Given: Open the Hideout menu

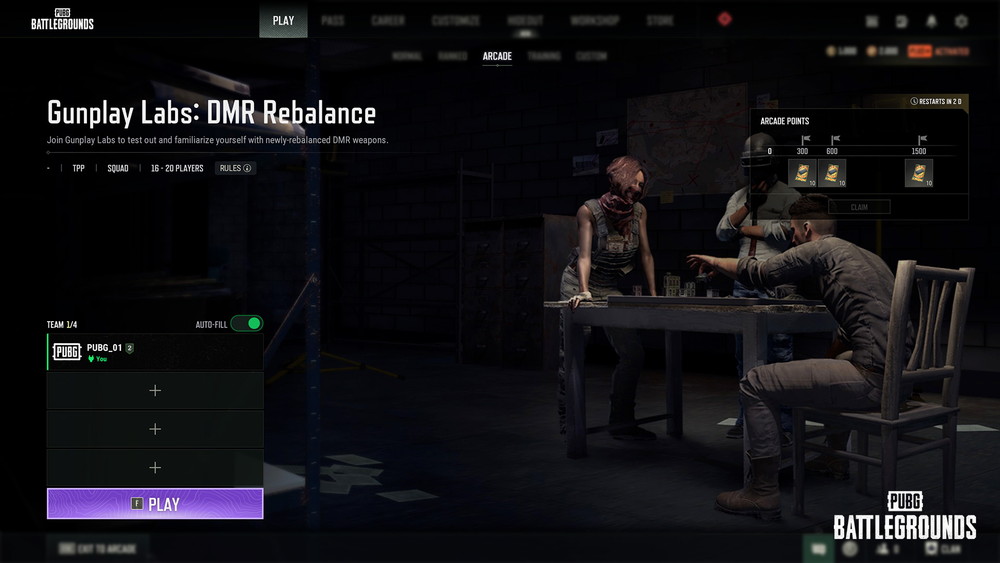Looking at the screenshot, I should (x=525, y=20).
